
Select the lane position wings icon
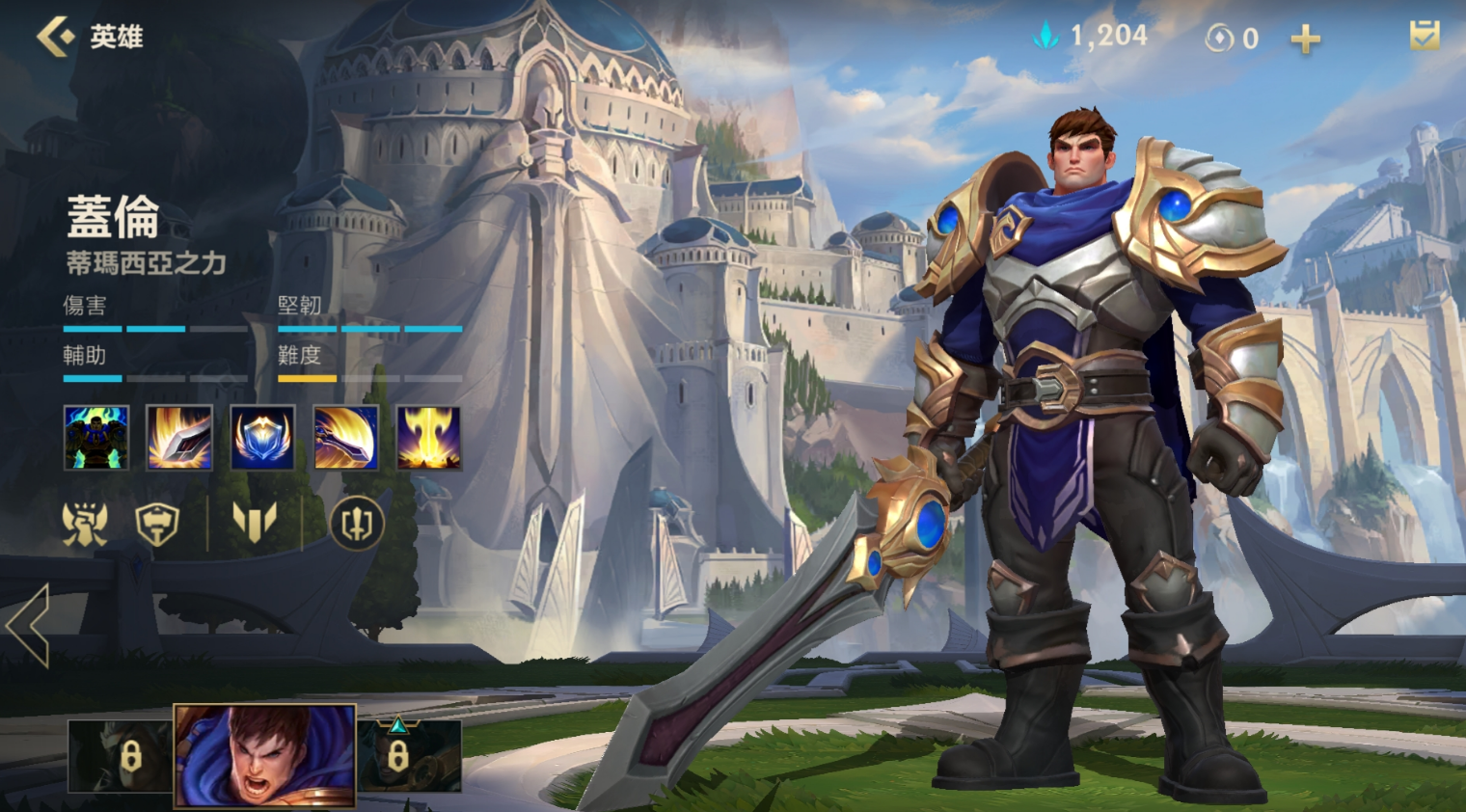255,524
